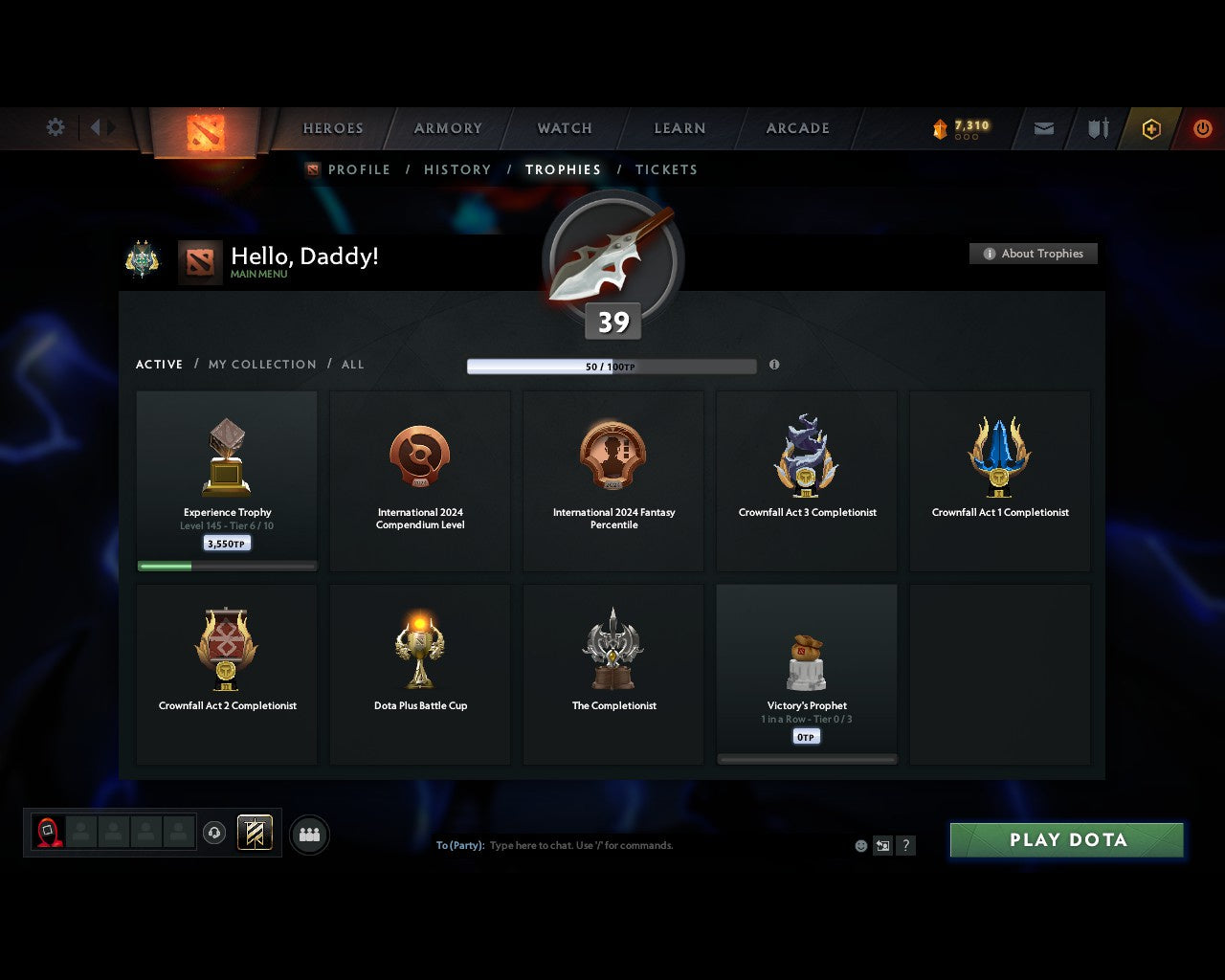Open the trophy progress info tooltip

click(x=774, y=365)
